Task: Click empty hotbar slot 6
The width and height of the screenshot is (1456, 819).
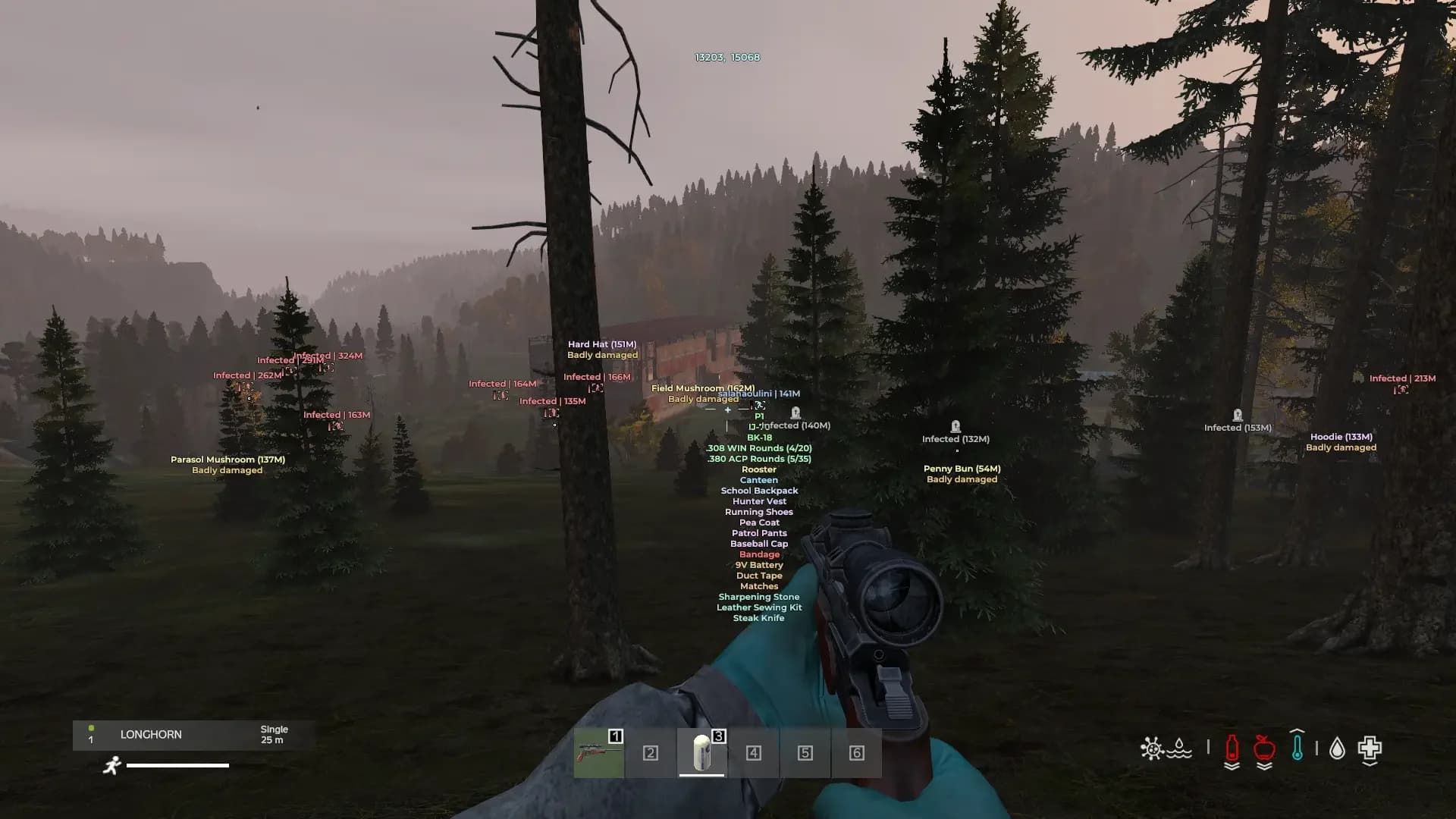Action: 855,754
